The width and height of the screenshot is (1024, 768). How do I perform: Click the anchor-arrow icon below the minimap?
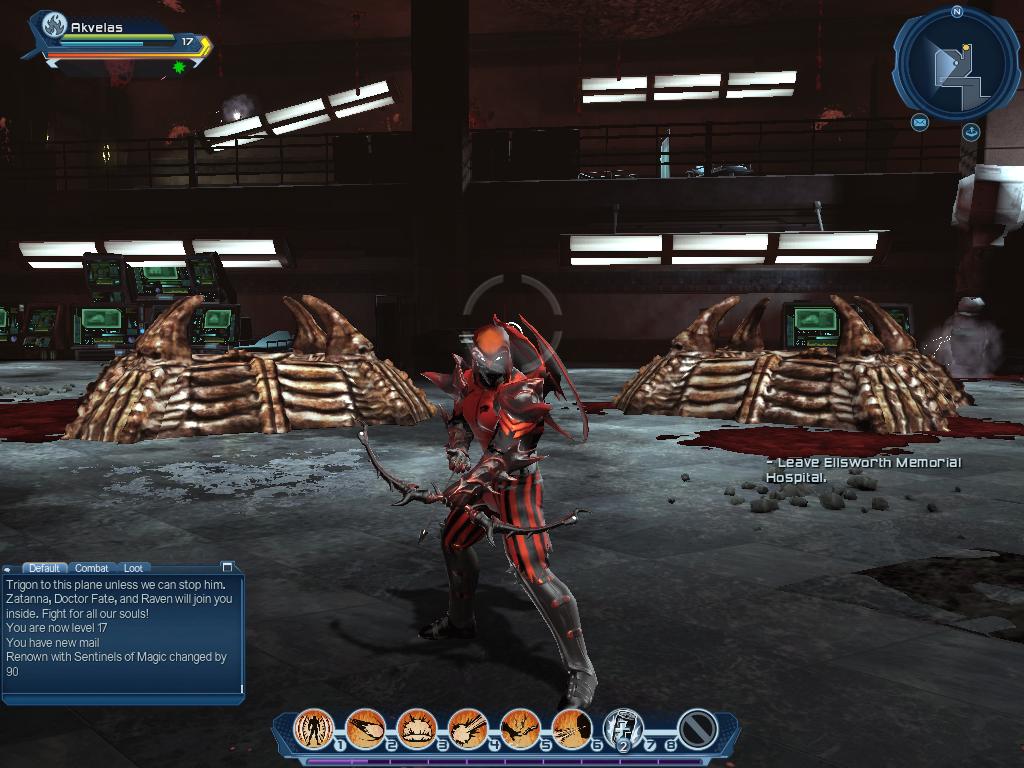tap(970, 132)
